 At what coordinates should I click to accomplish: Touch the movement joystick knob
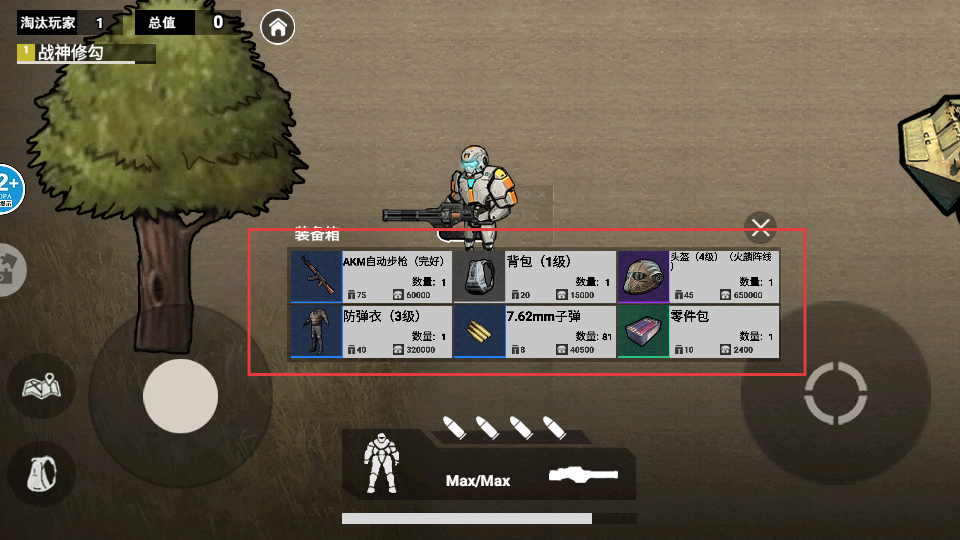tap(181, 396)
